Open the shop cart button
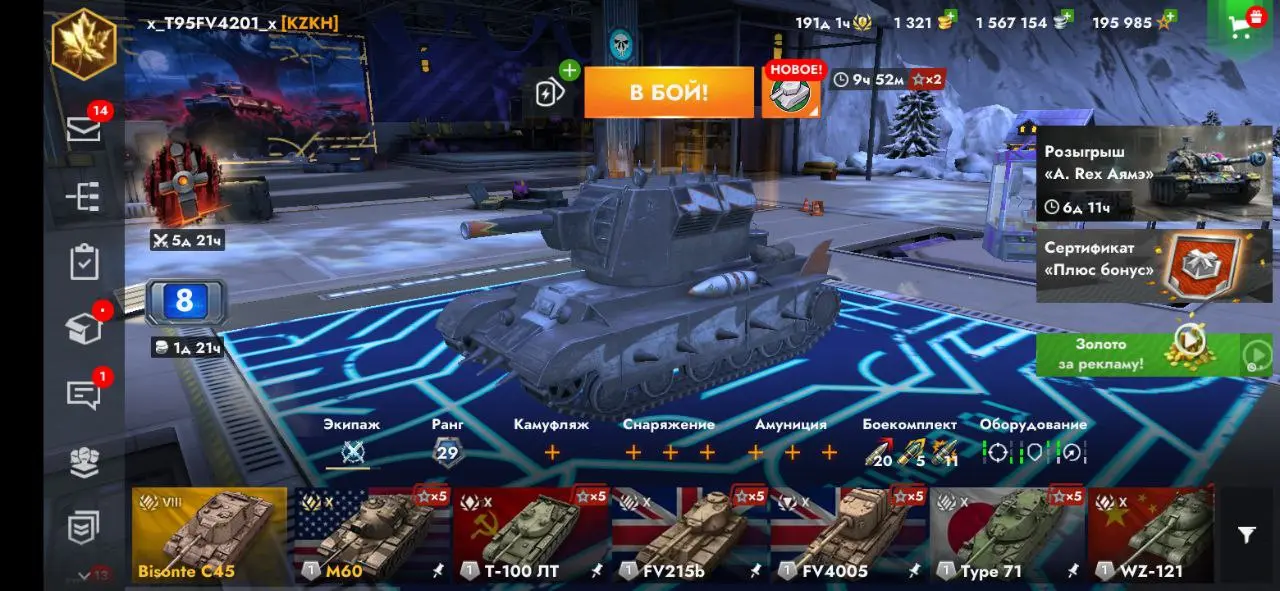The height and width of the screenshot is (591, 1280). (1245, 22)
